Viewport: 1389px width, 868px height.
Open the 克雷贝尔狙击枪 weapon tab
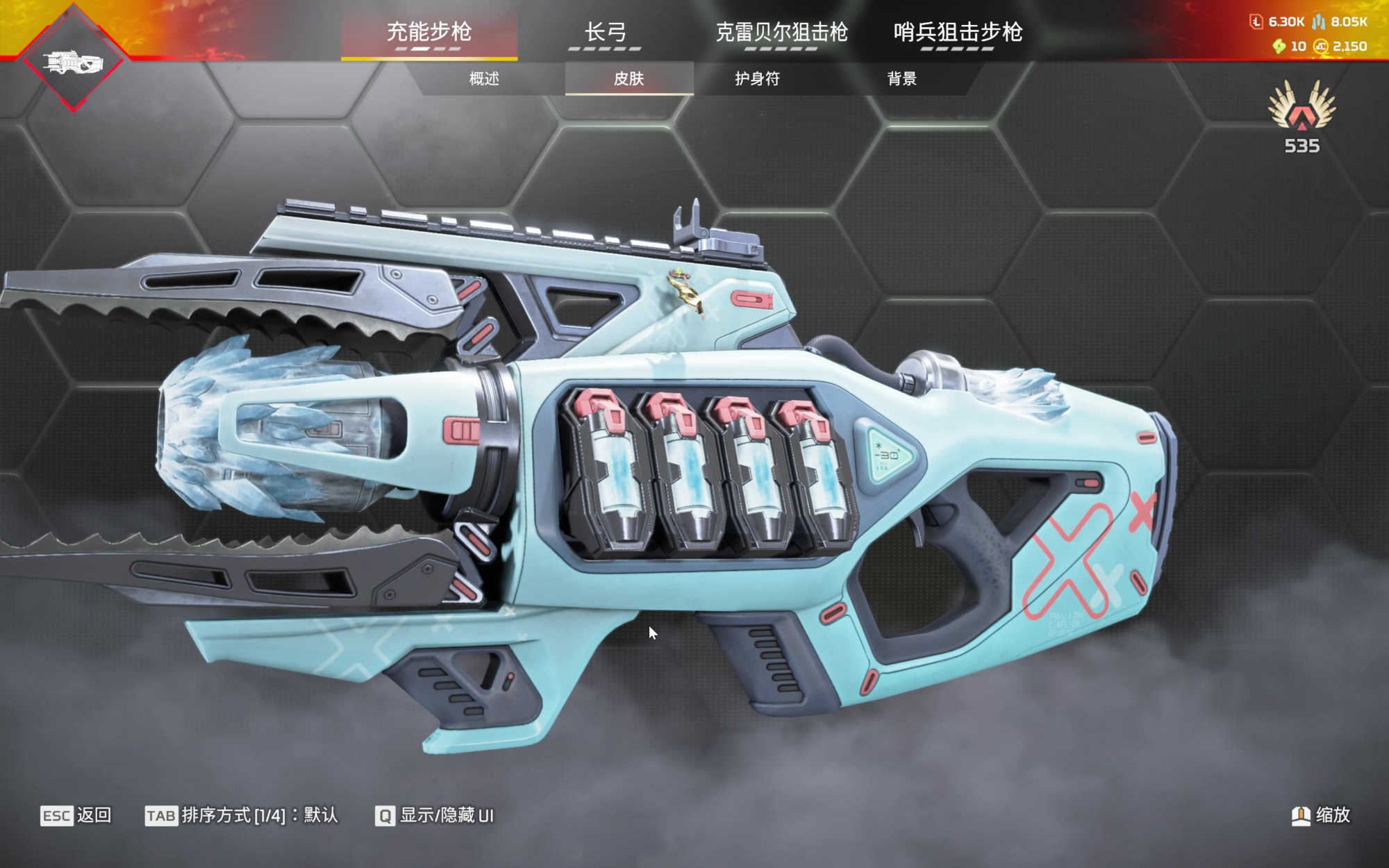pos(781,33)
